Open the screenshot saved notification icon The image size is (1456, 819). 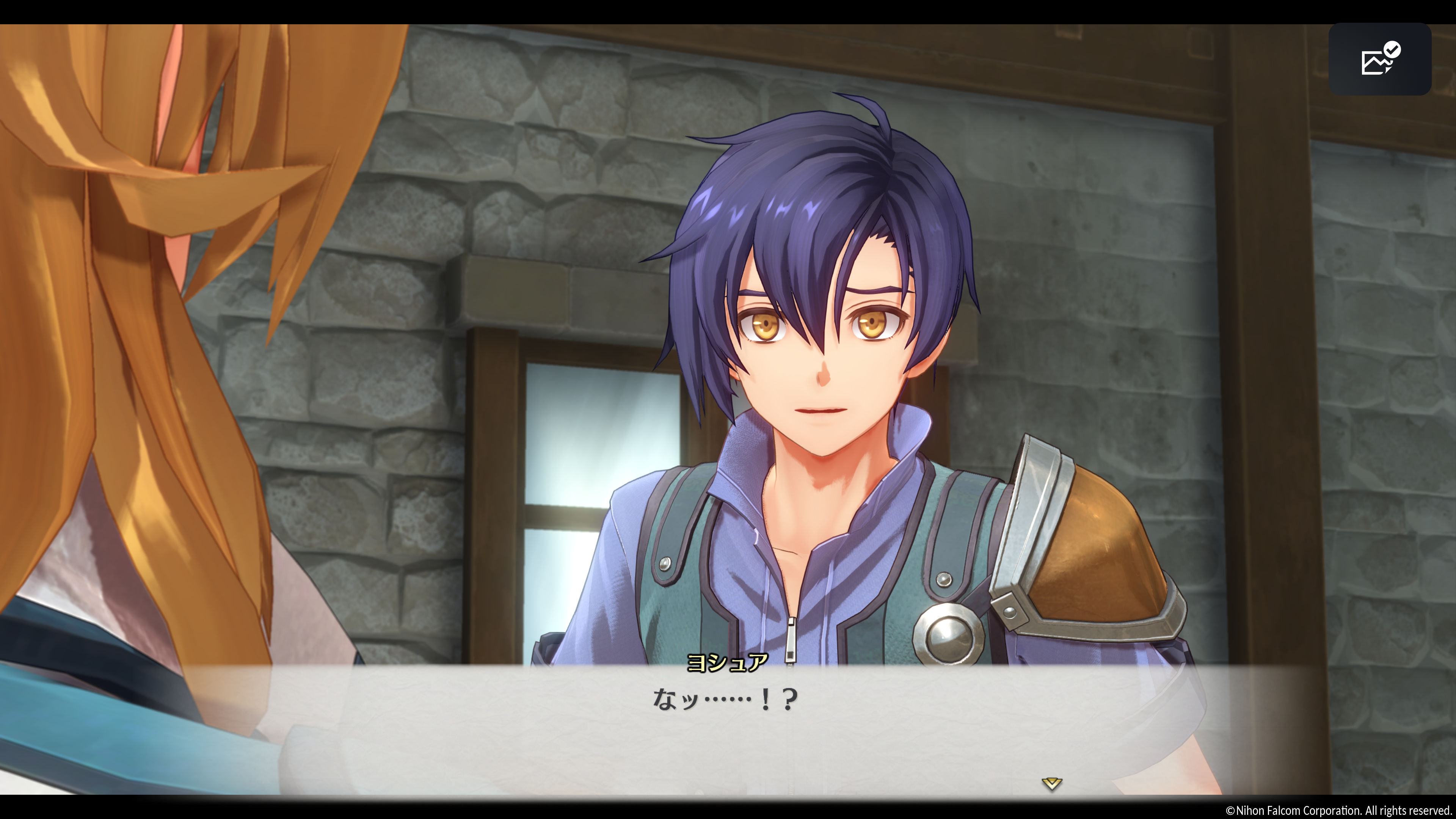[x=1380, y=59]
